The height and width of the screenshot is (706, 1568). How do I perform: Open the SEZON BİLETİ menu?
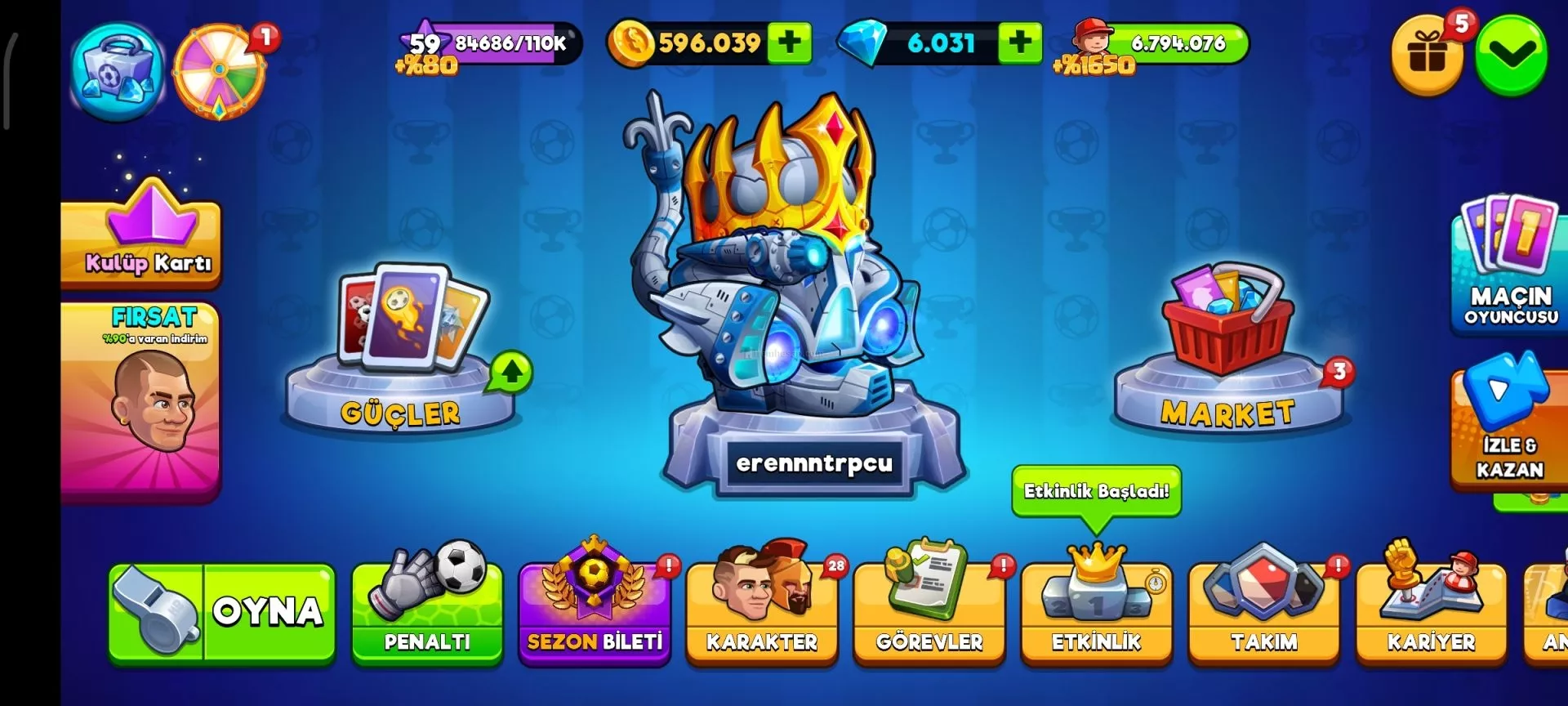pos(595,613)
